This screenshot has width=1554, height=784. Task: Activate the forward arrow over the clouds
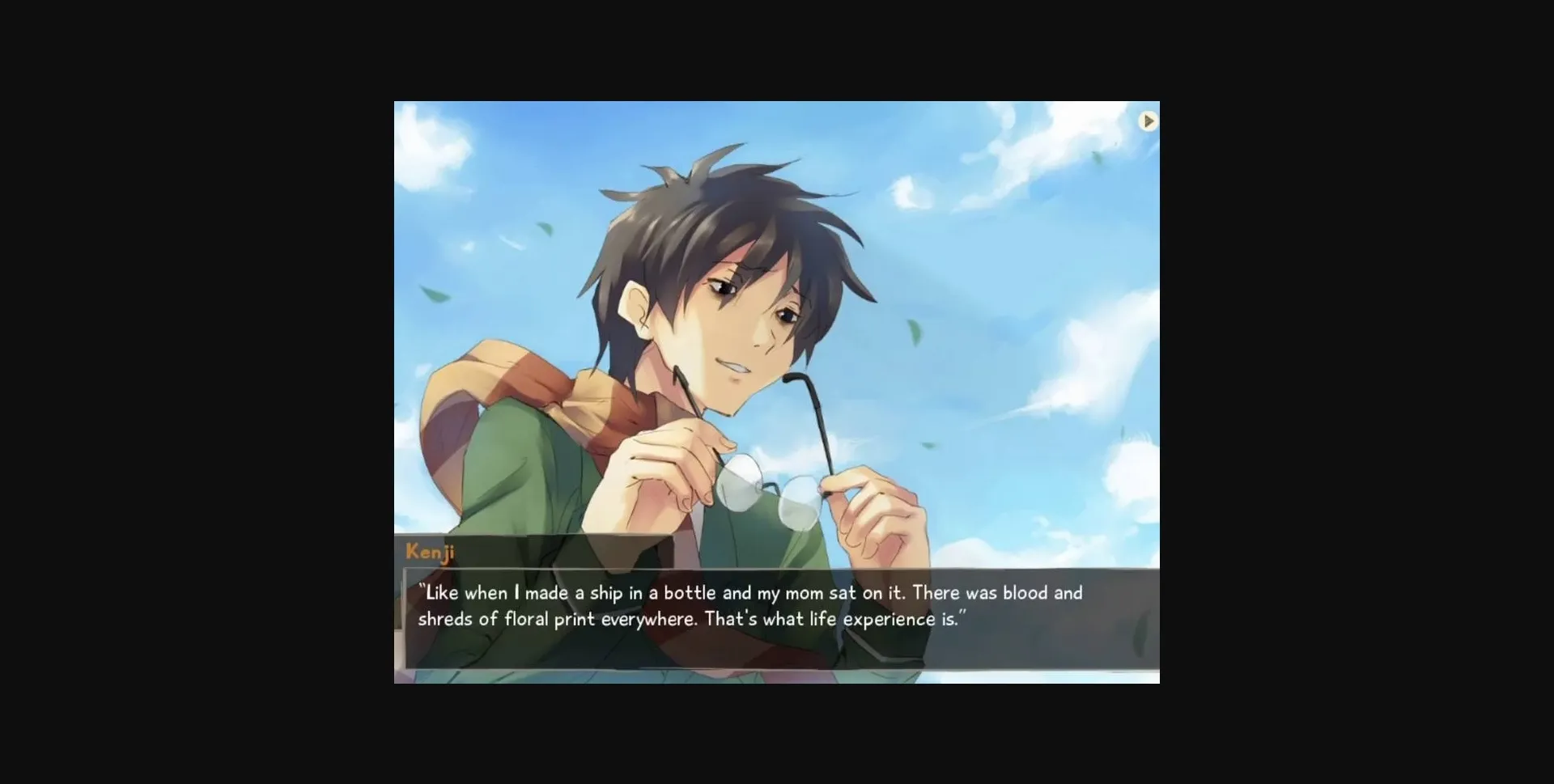[x=1149, y=121]
